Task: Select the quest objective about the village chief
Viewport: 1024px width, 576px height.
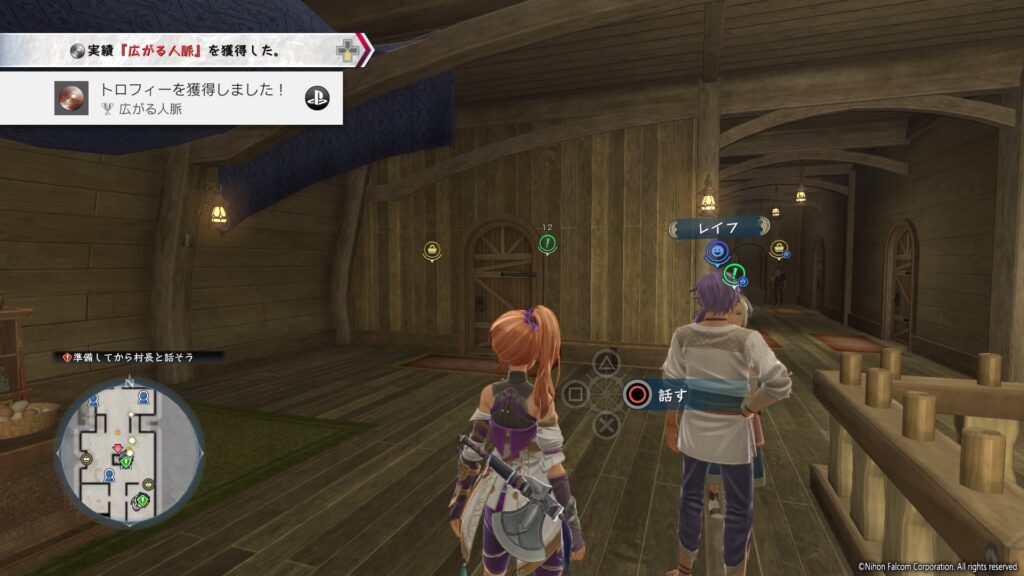Action: click(138, 356)
